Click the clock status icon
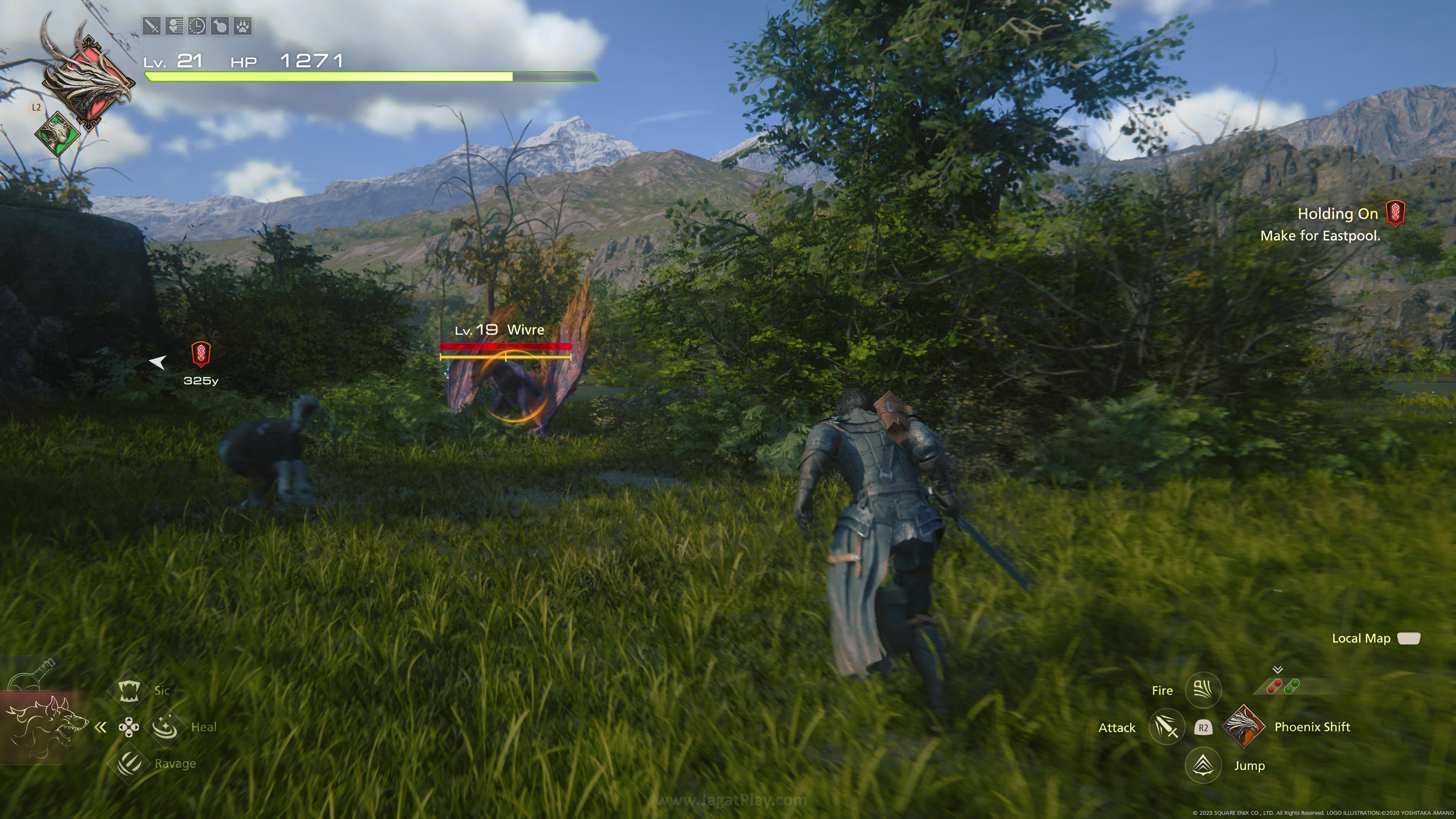 (197, 26)
